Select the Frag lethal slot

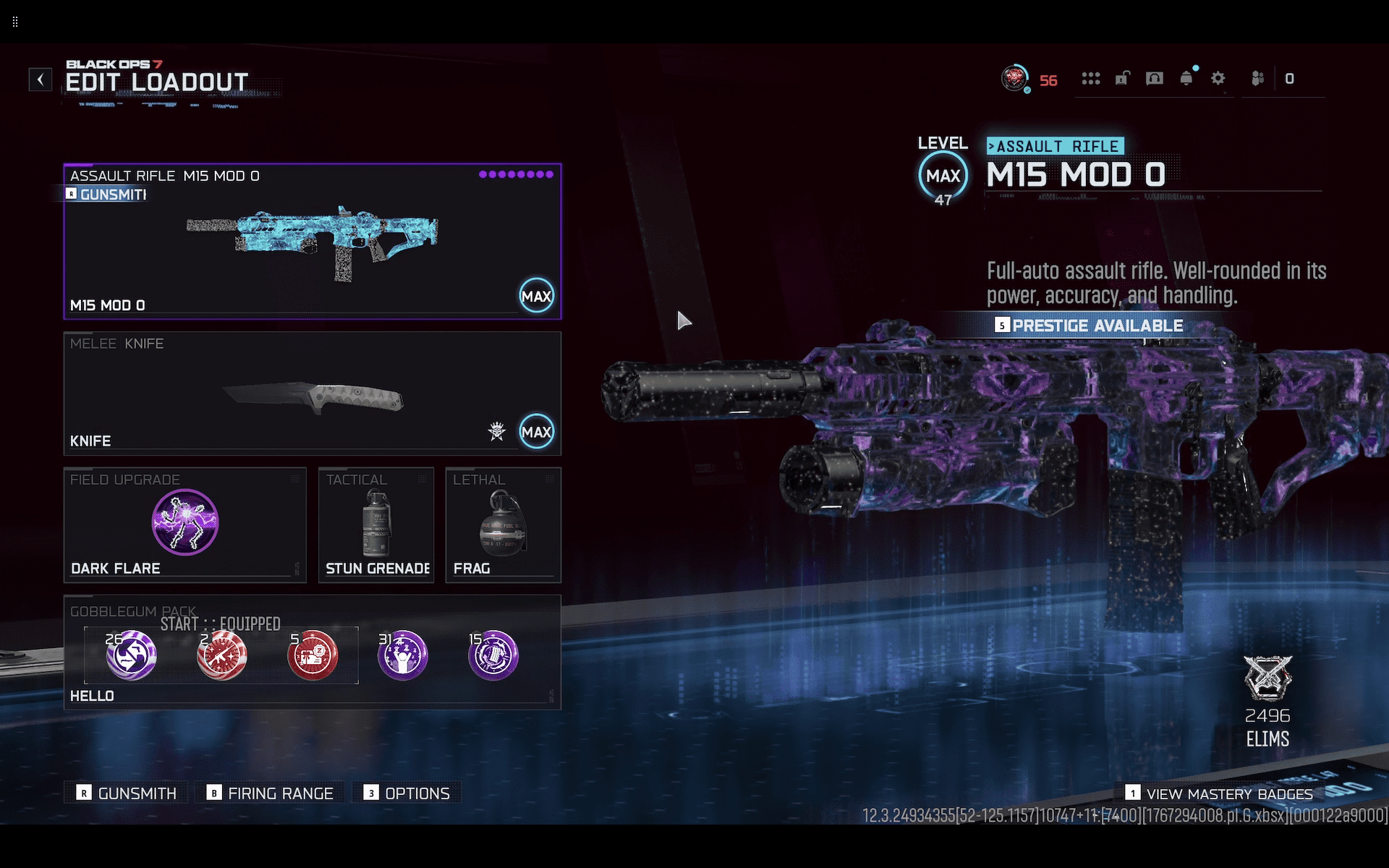click(503, 524)
